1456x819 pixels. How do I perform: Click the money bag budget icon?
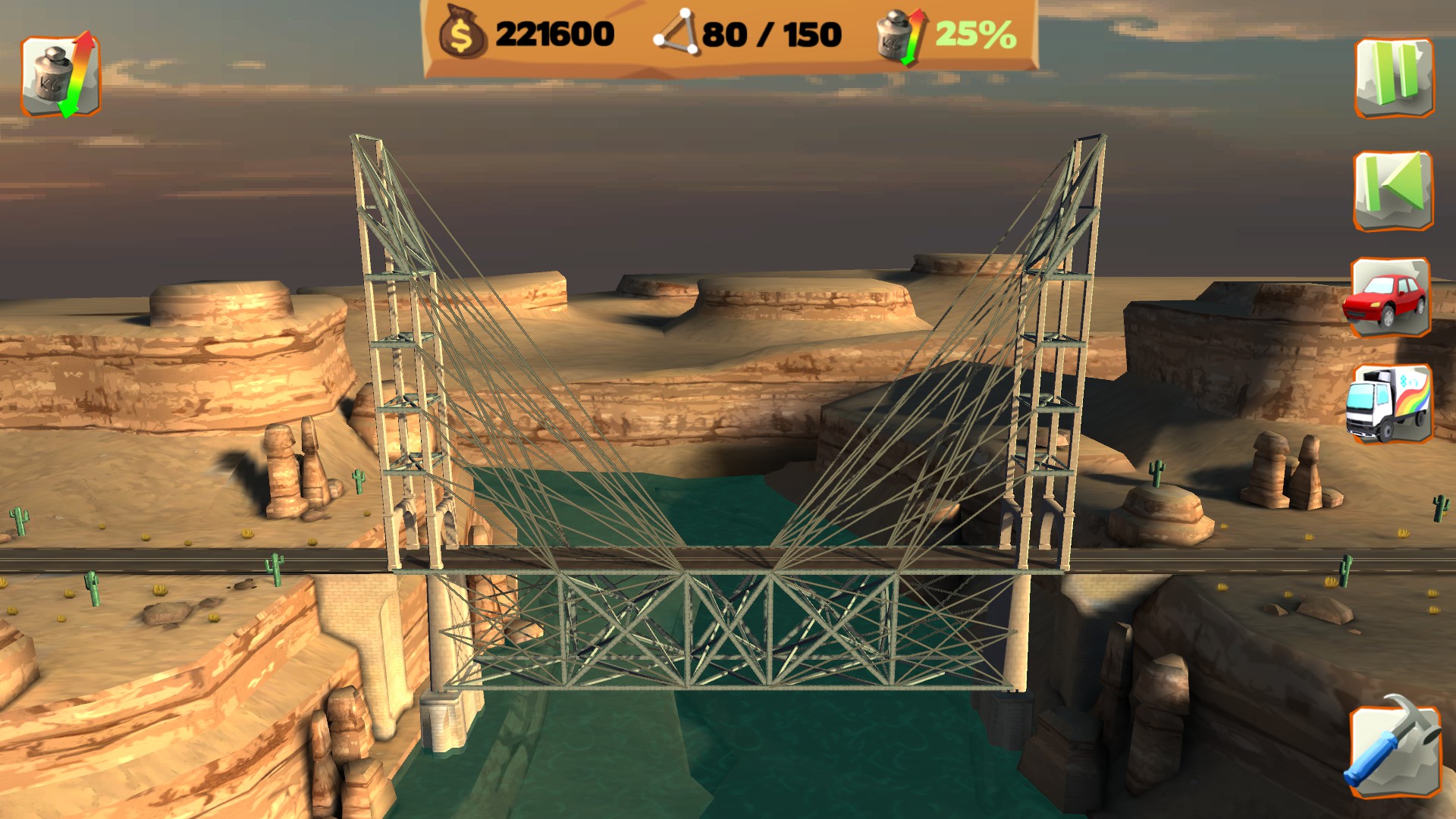tap(463, 32)
